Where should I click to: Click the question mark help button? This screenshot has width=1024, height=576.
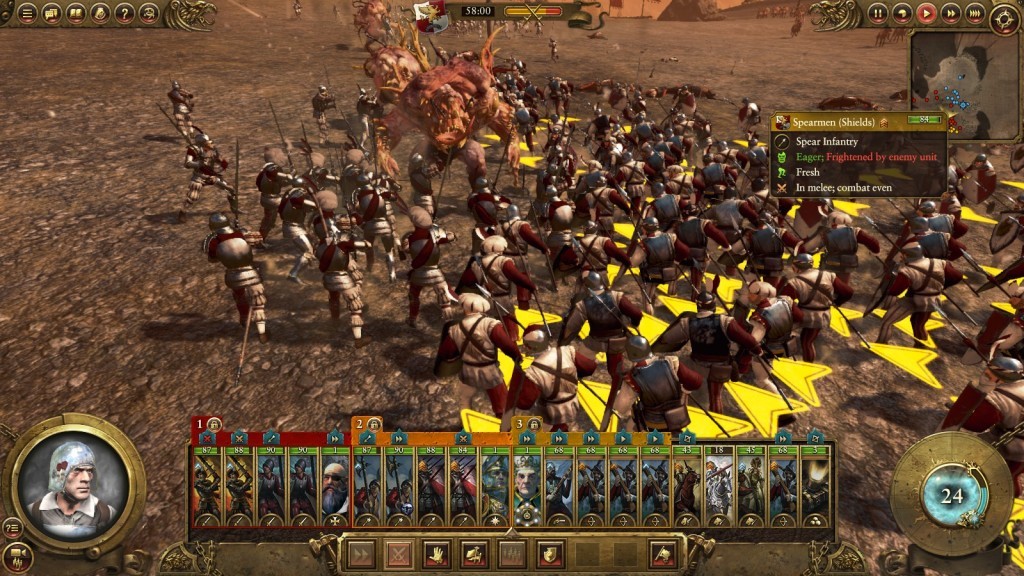click(124, 13)
